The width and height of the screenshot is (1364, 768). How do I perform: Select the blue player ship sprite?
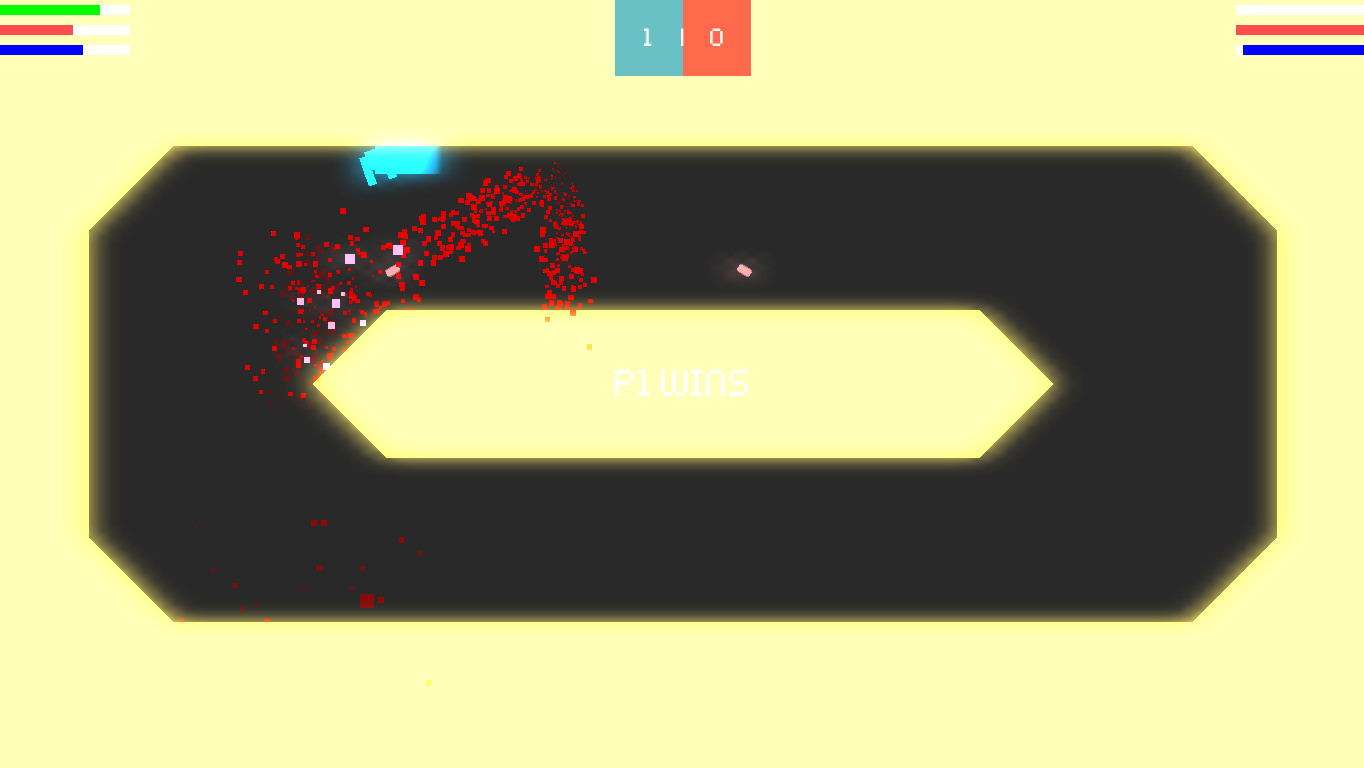[x=400, y=163]
